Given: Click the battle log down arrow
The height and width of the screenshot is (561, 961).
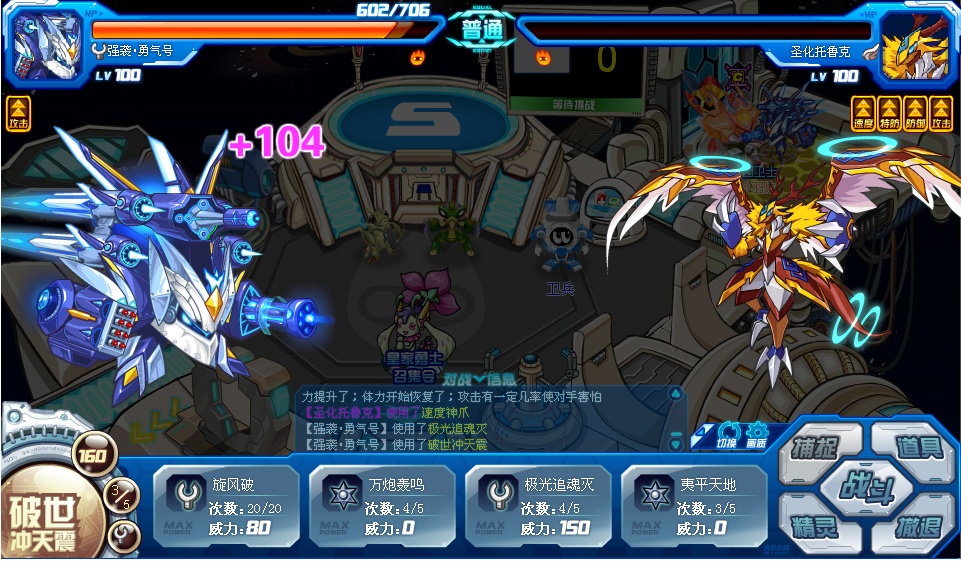Looking at the screenshot, I should (675, 443).
